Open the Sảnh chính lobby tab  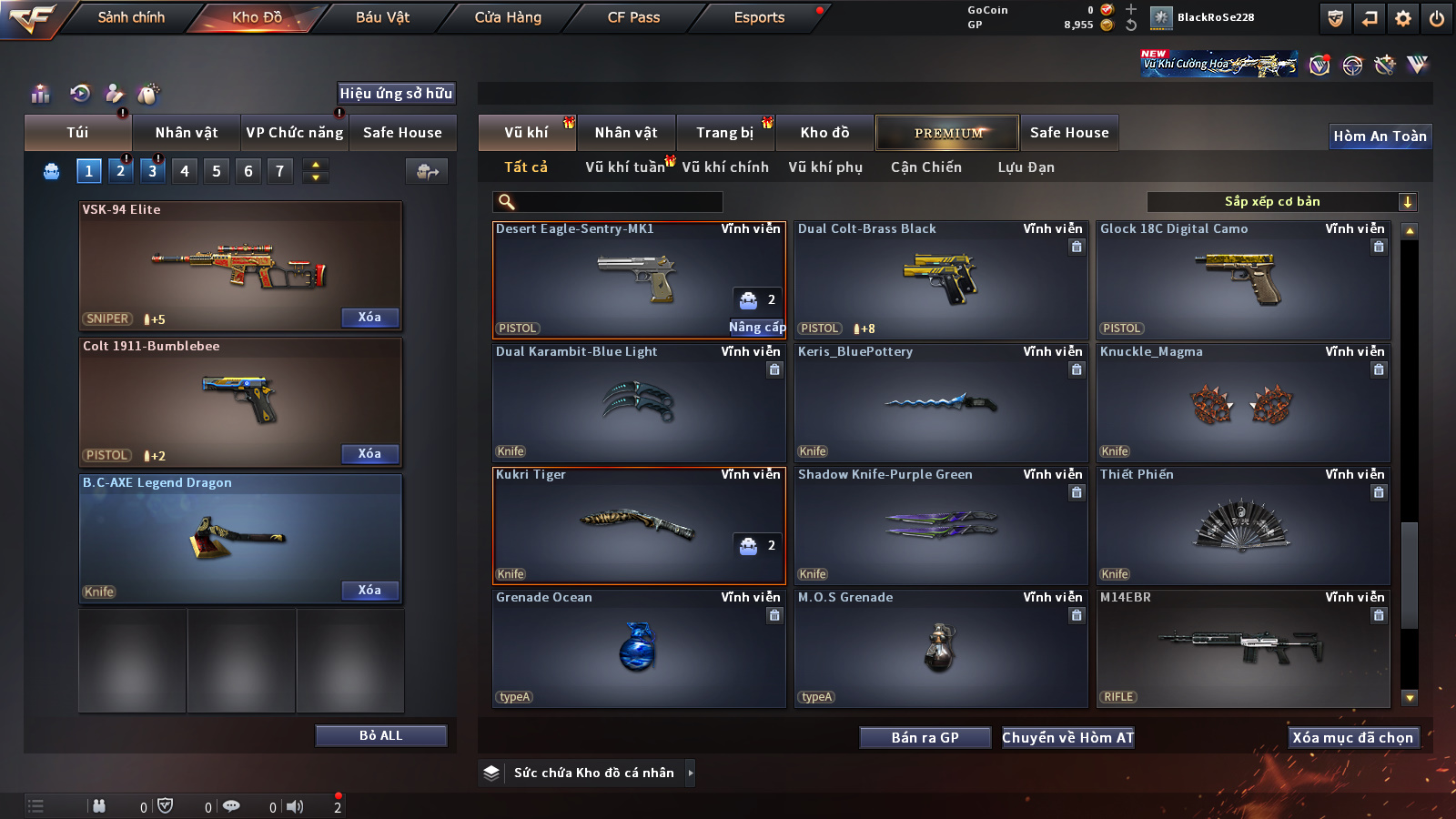[x=131, y=17]
